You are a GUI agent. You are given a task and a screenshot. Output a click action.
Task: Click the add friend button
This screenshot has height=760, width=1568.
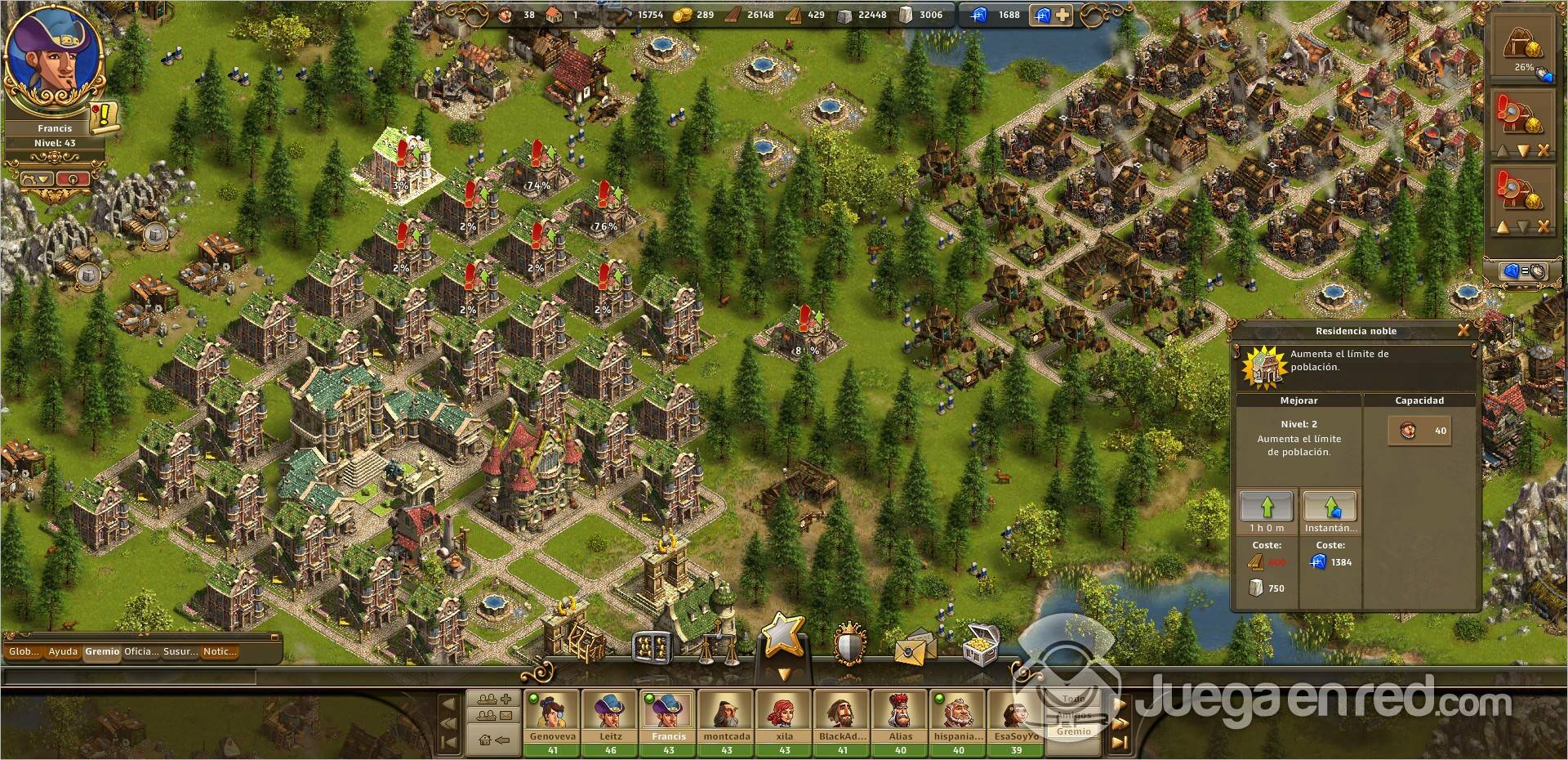[493, 700]
